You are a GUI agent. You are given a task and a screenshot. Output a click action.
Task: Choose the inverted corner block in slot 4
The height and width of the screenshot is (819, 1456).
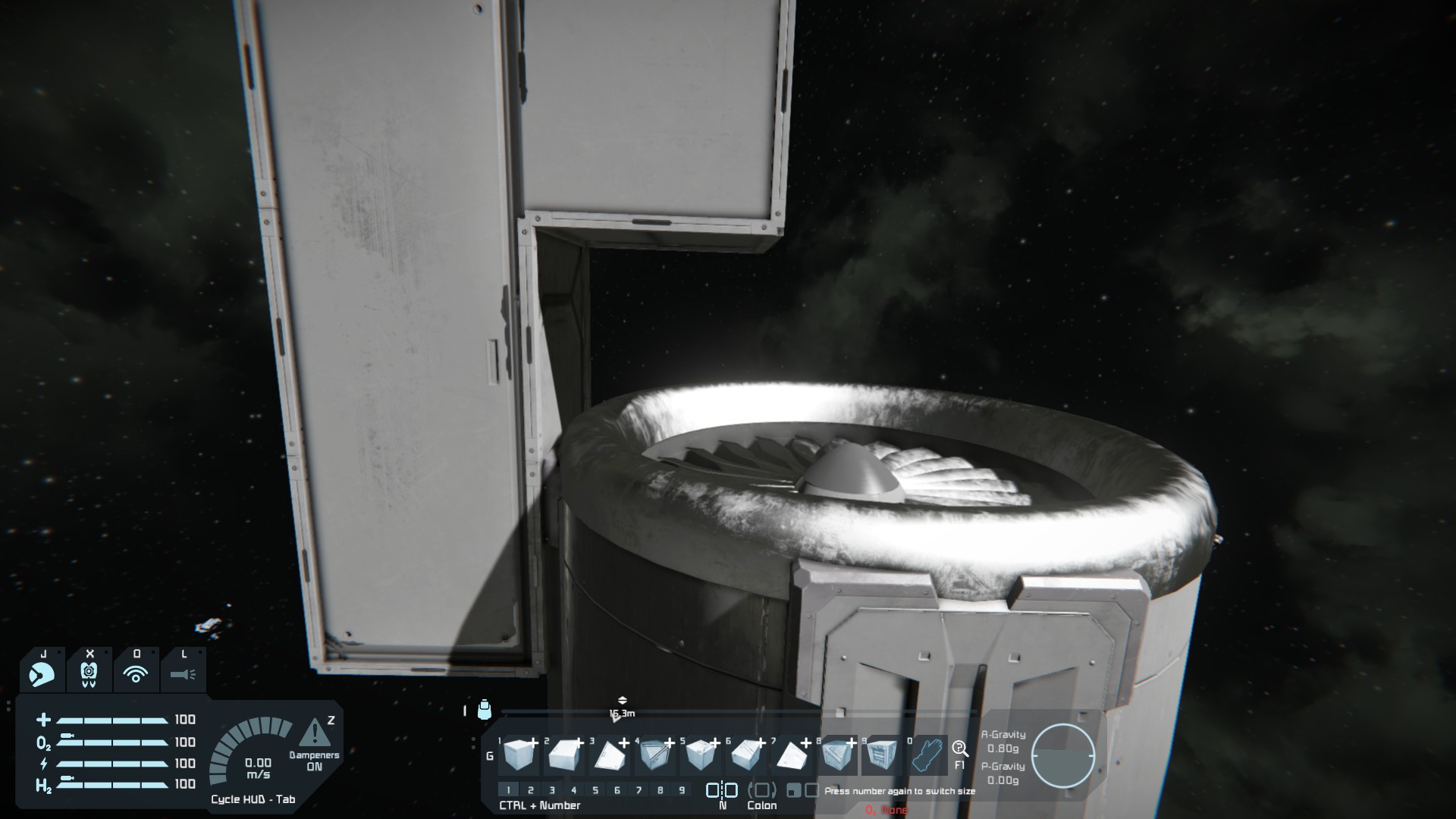tap(655, 755)
